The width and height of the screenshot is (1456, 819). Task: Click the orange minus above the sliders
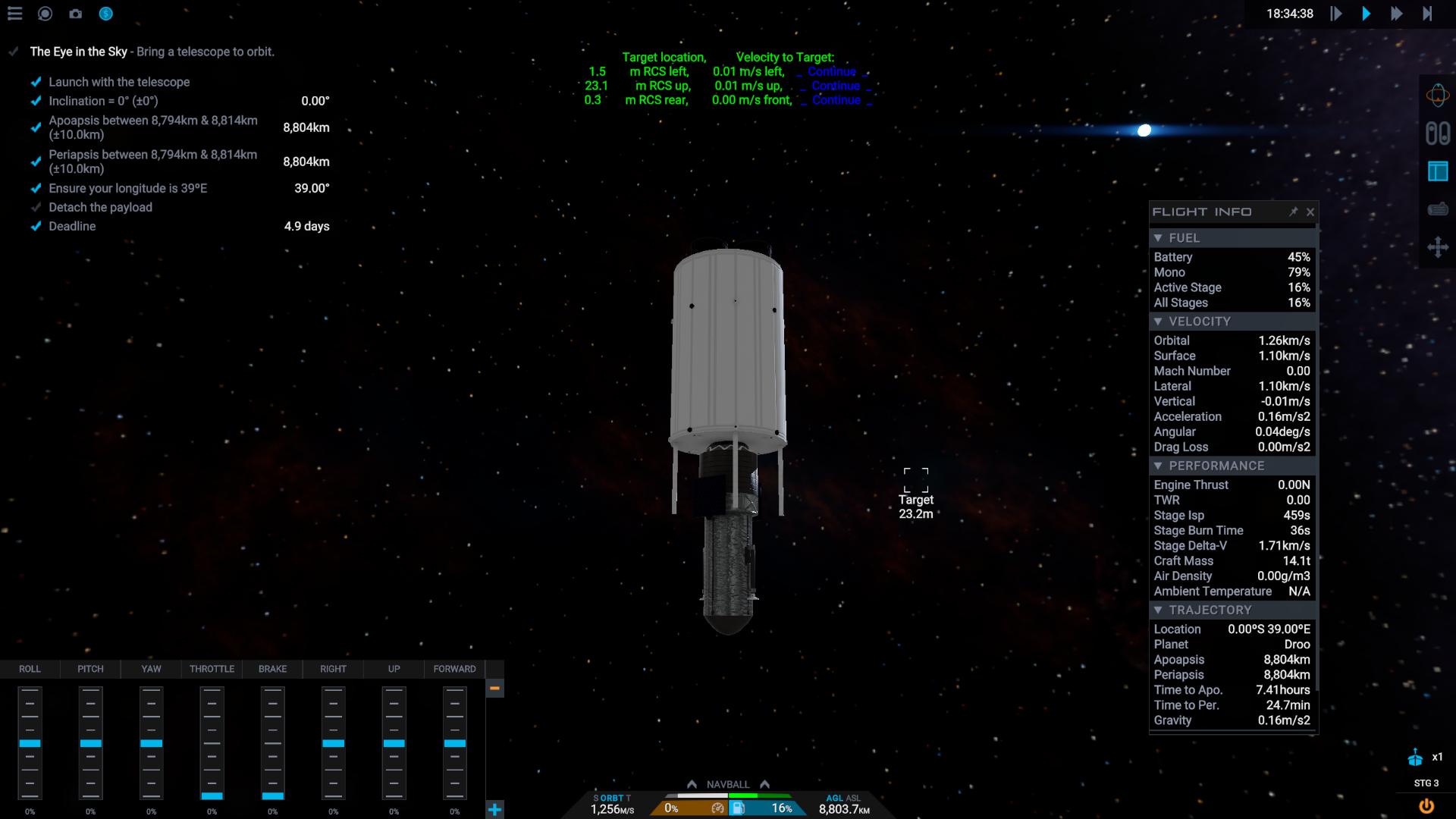click(494, 688)
